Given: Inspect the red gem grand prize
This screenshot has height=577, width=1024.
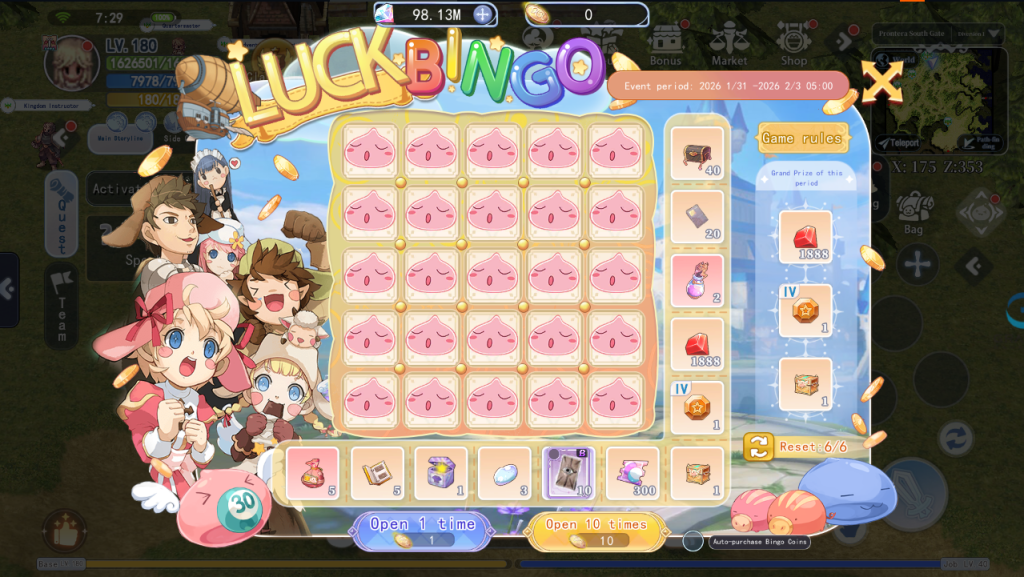Looking at the screenshot, I should pos(805,237).
